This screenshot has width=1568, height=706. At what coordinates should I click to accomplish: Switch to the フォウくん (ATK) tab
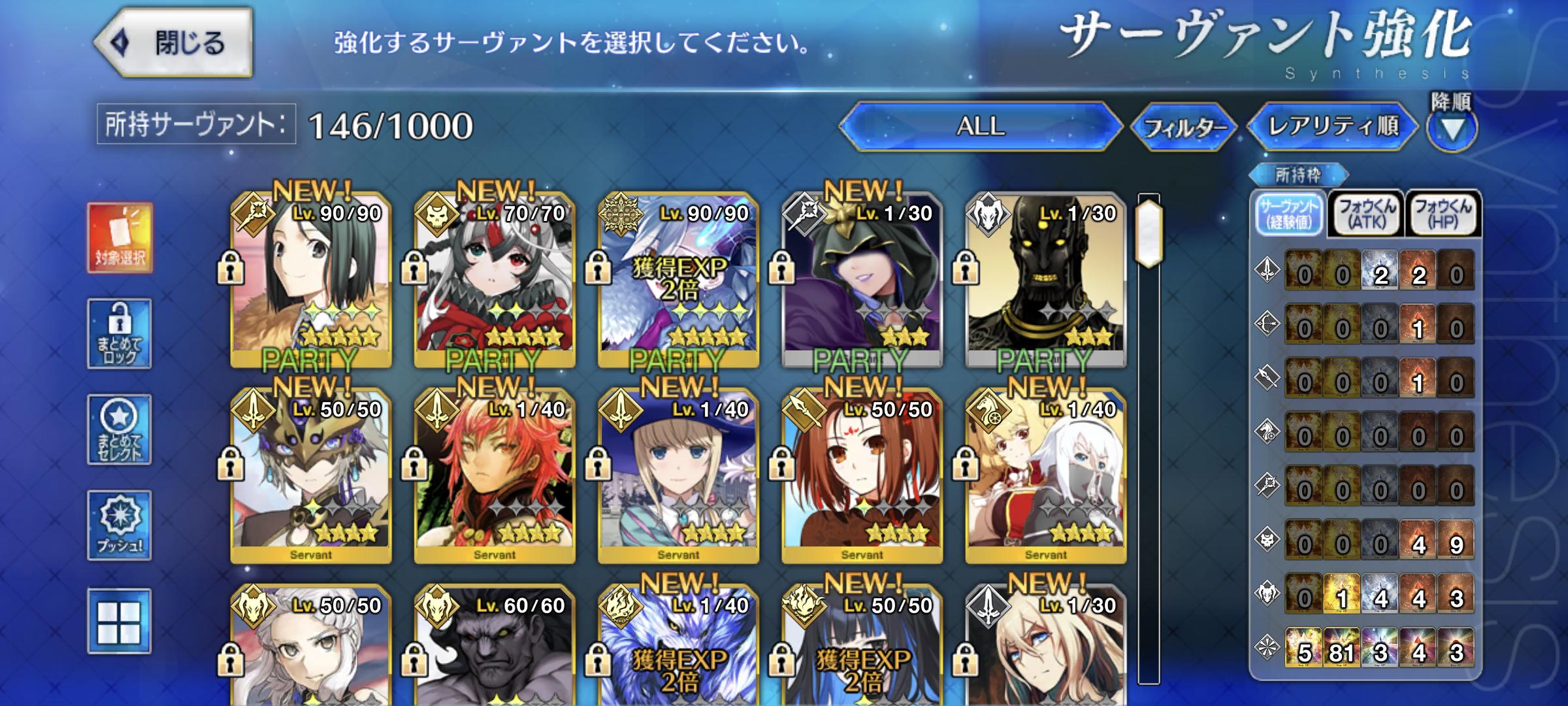point(1367,214)
